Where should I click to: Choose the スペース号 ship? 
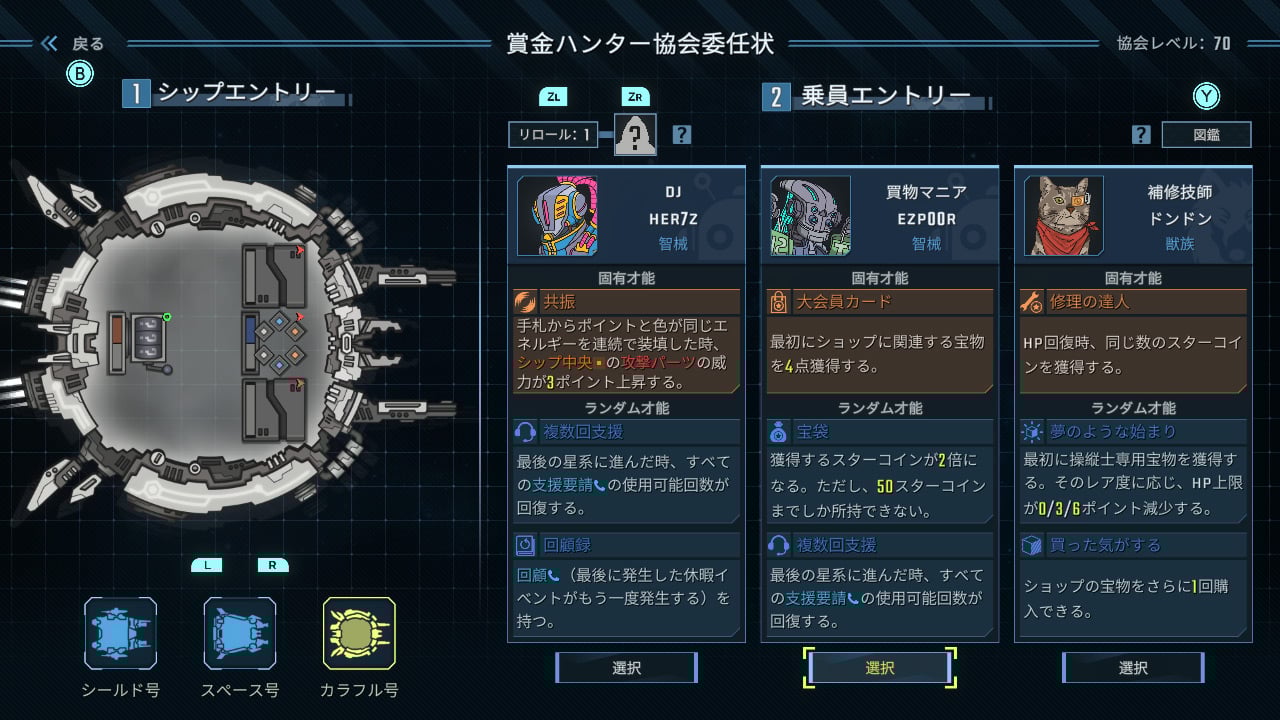pos(239,633)
